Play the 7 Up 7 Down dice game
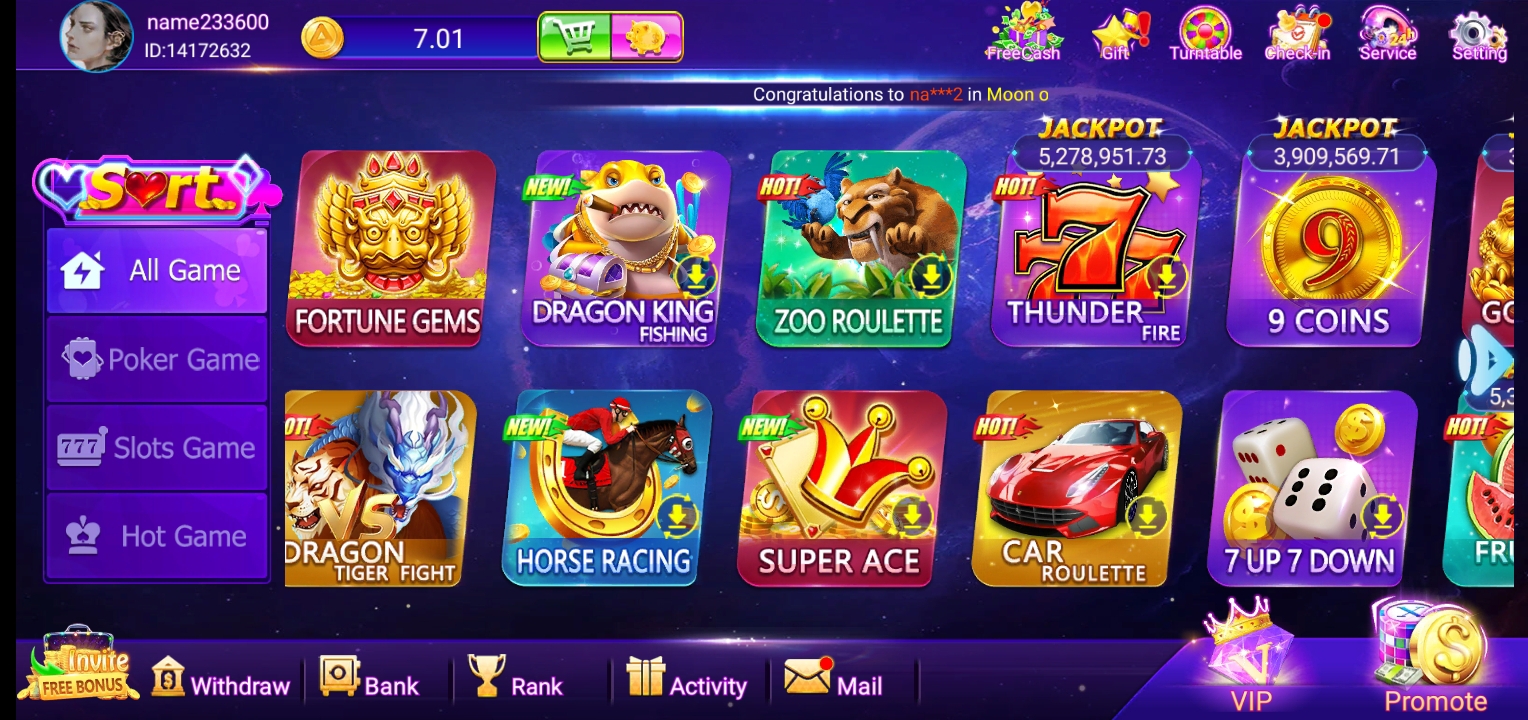1528x720 pixels. click(x=1312, y=488)
